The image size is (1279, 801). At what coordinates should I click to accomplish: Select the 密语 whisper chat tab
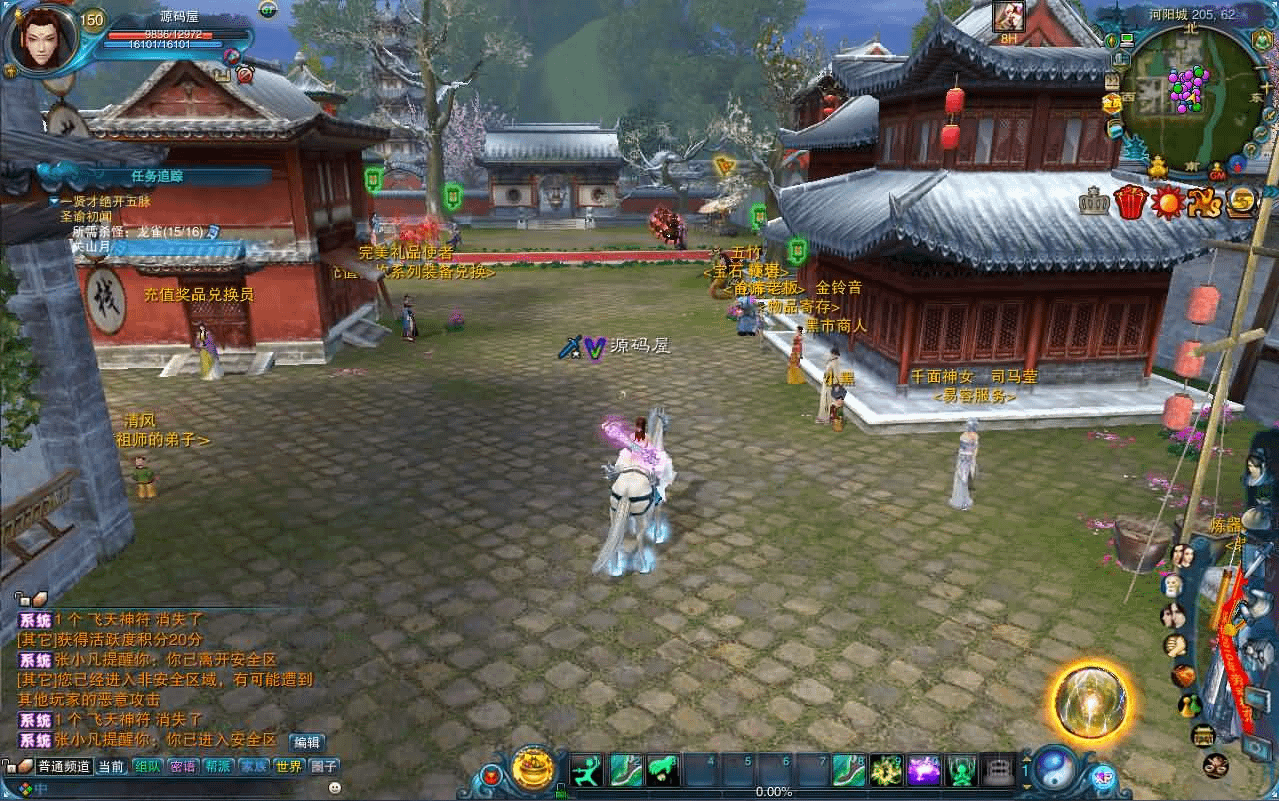183,767
